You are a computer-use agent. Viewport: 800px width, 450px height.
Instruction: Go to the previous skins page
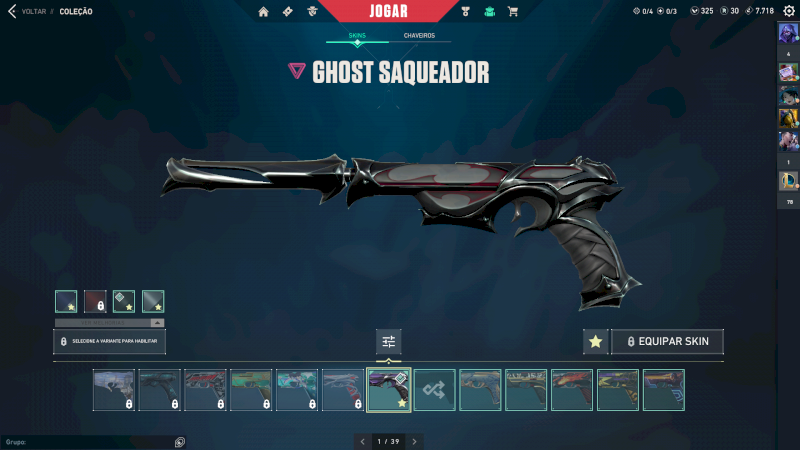point(362,441)
